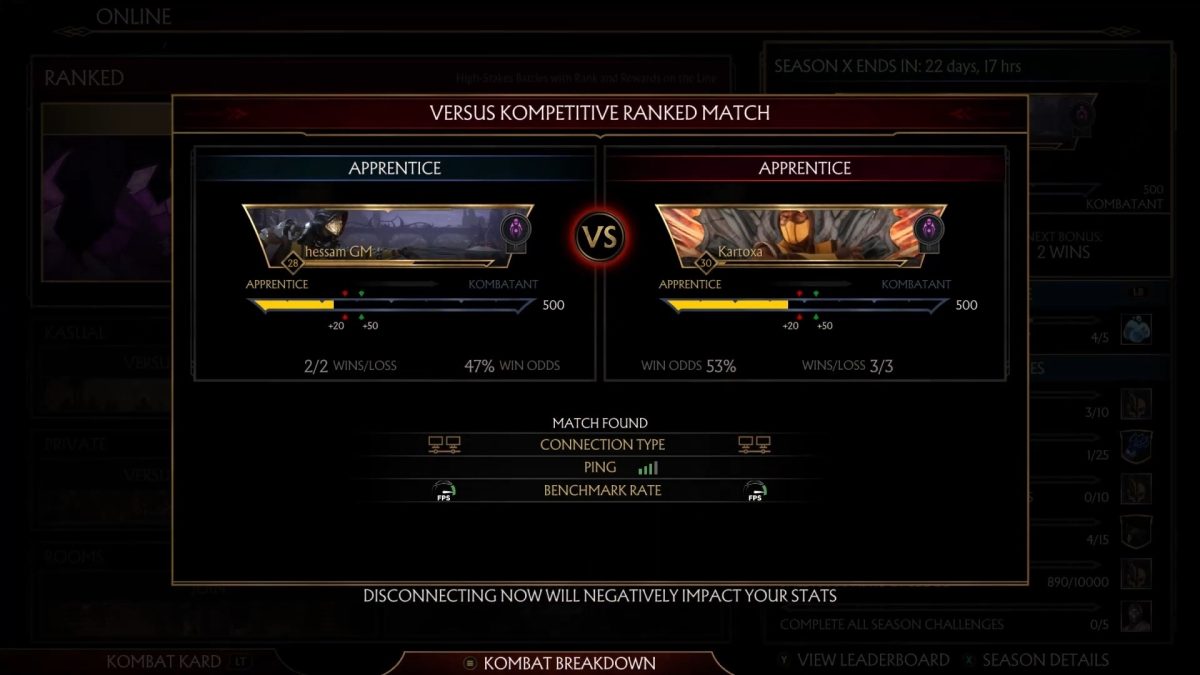This screenshot has height=675, width=1200.
Task: Open the Kombat Breakdown panel
Action: tap(560, 662)
